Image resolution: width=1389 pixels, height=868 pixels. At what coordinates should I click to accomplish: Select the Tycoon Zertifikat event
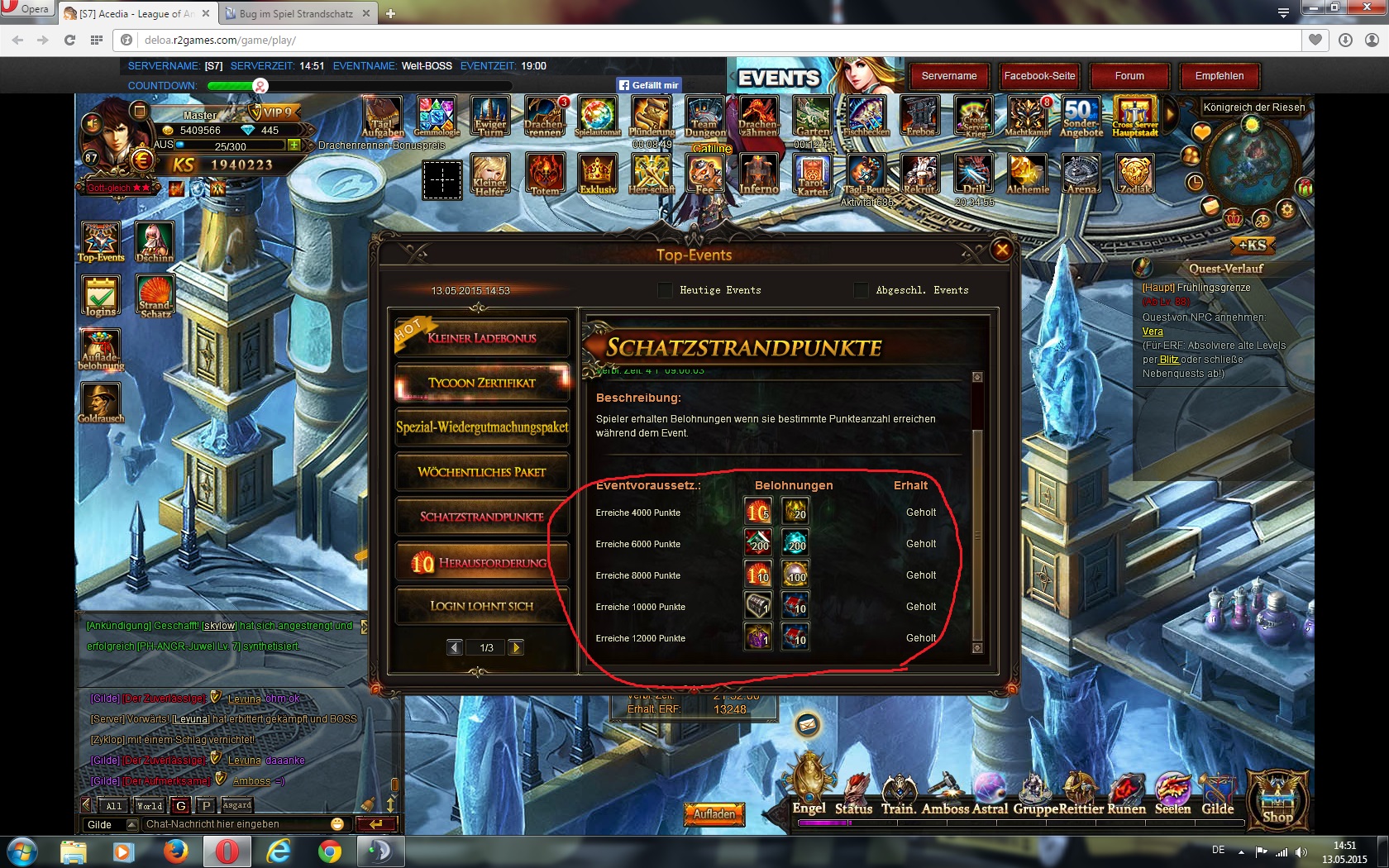(x=482, y=383)
